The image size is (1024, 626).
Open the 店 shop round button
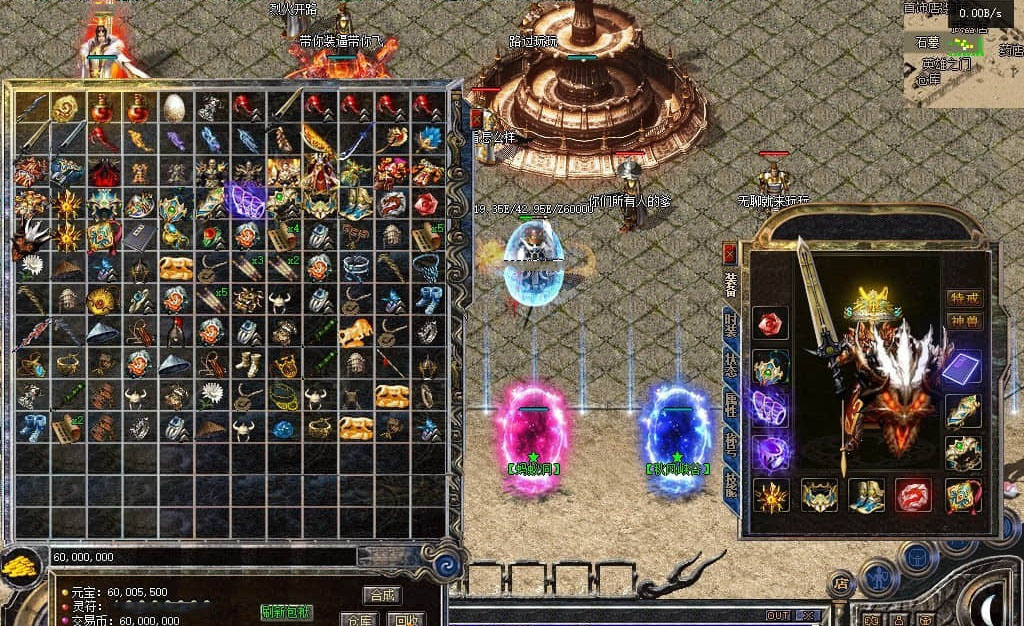click(x=841, y=583)
